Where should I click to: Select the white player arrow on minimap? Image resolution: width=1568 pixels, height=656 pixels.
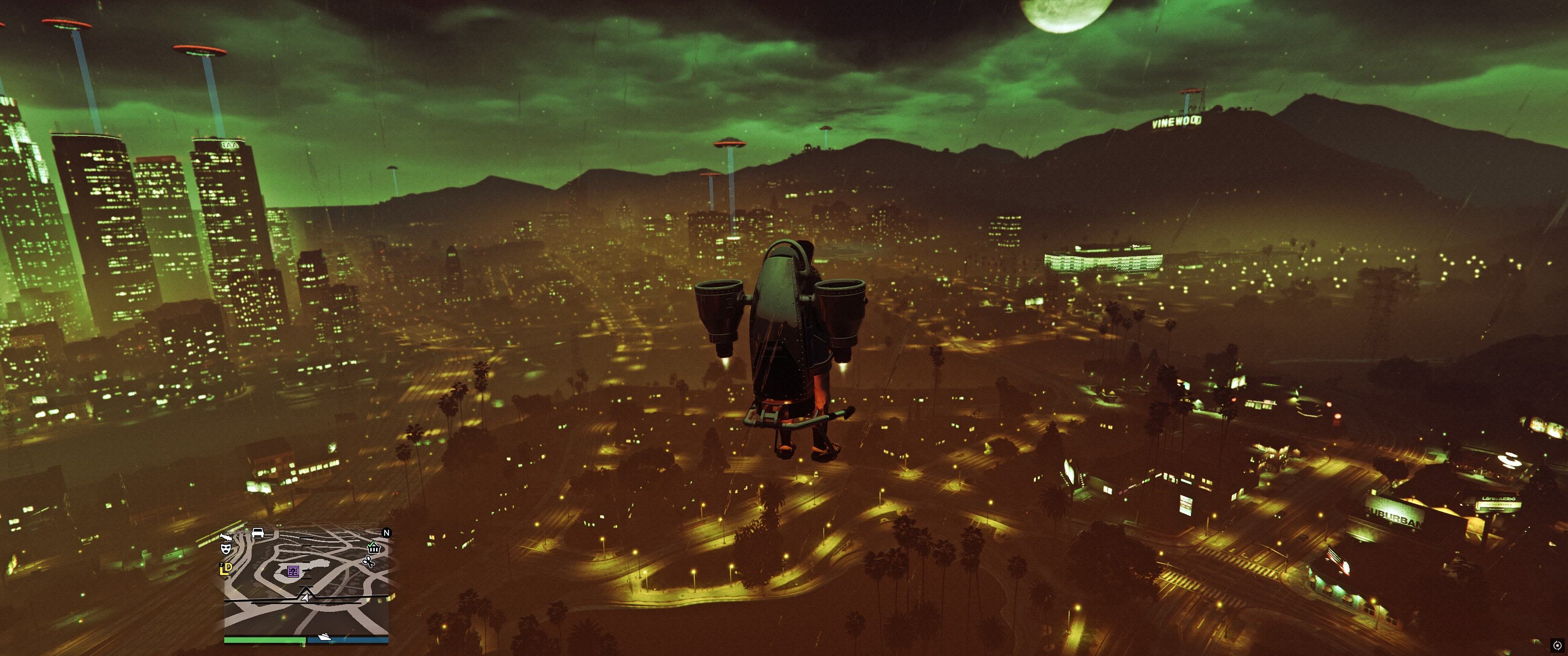tap(305, 599)
